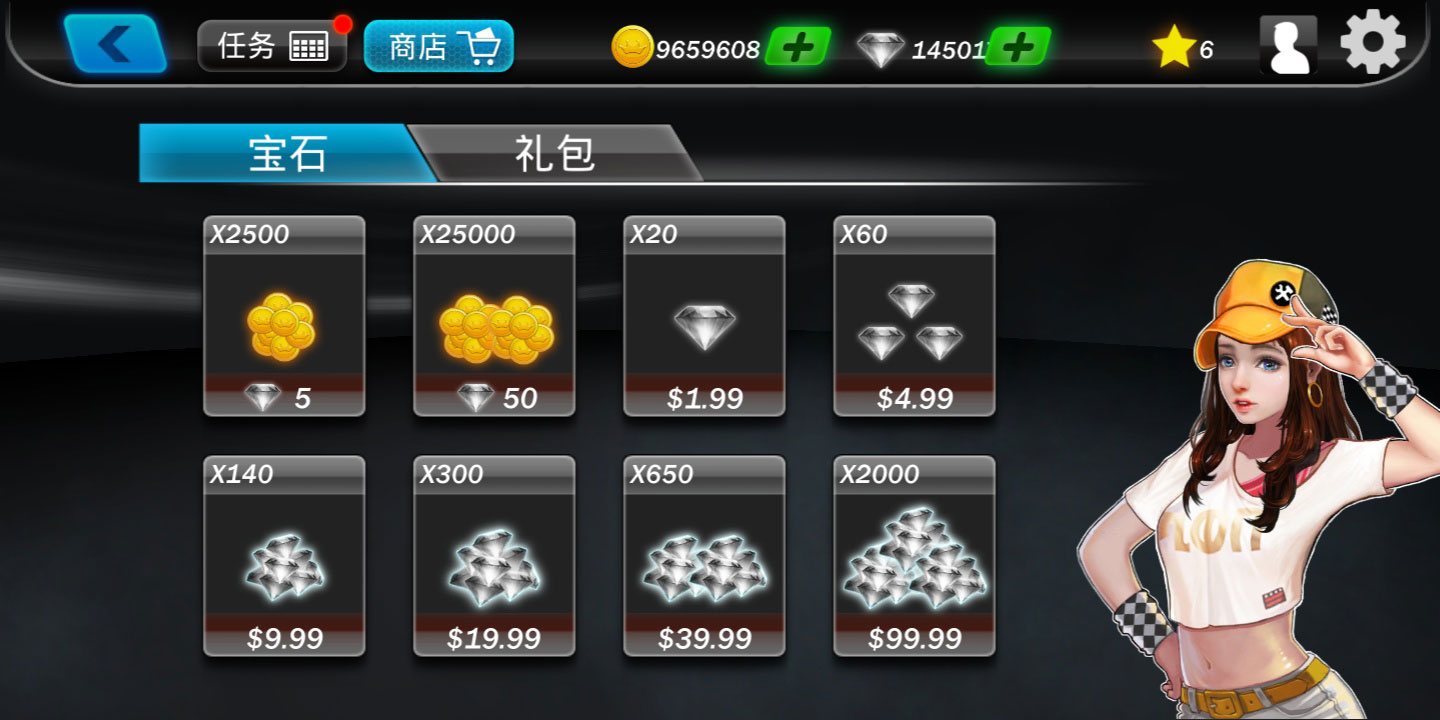Tap the back arrow to exit the shop

pos(112,44)
